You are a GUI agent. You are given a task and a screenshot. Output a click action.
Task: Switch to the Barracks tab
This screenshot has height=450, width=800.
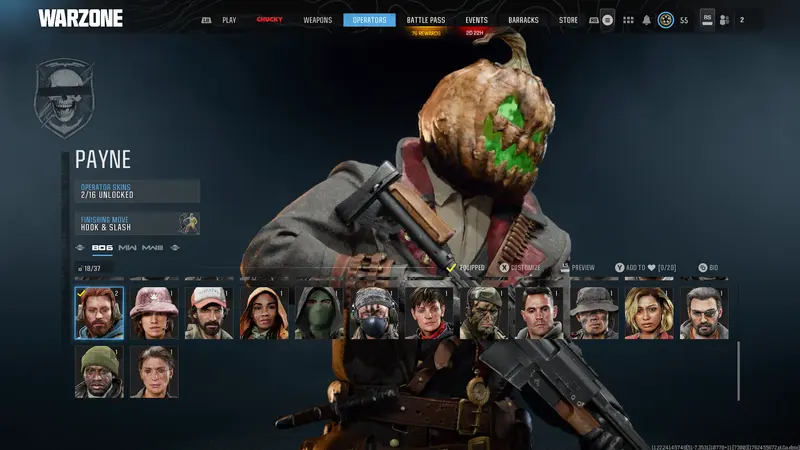coord(525,20)
